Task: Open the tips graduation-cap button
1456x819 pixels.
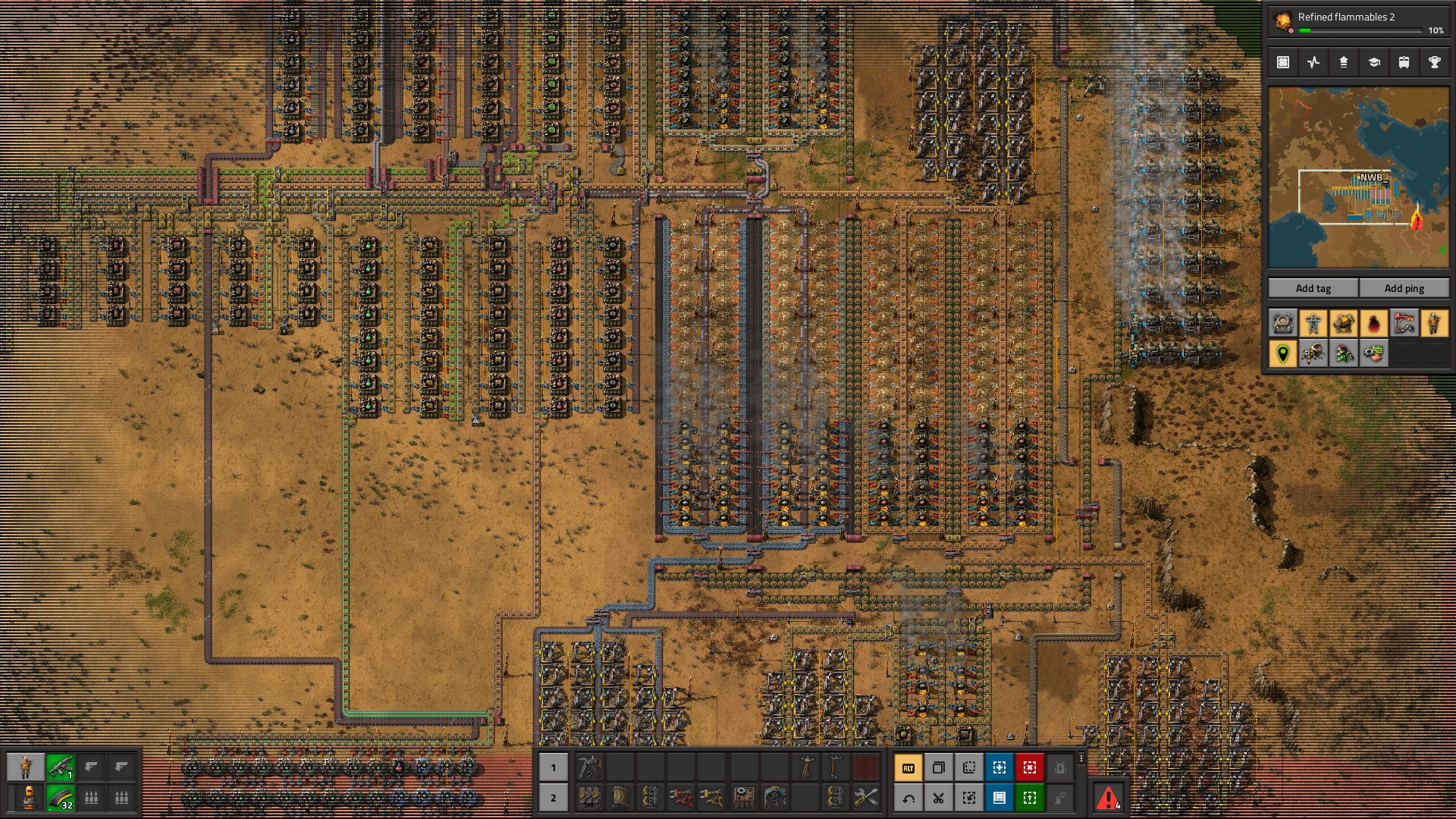Action: (1374, 63)
